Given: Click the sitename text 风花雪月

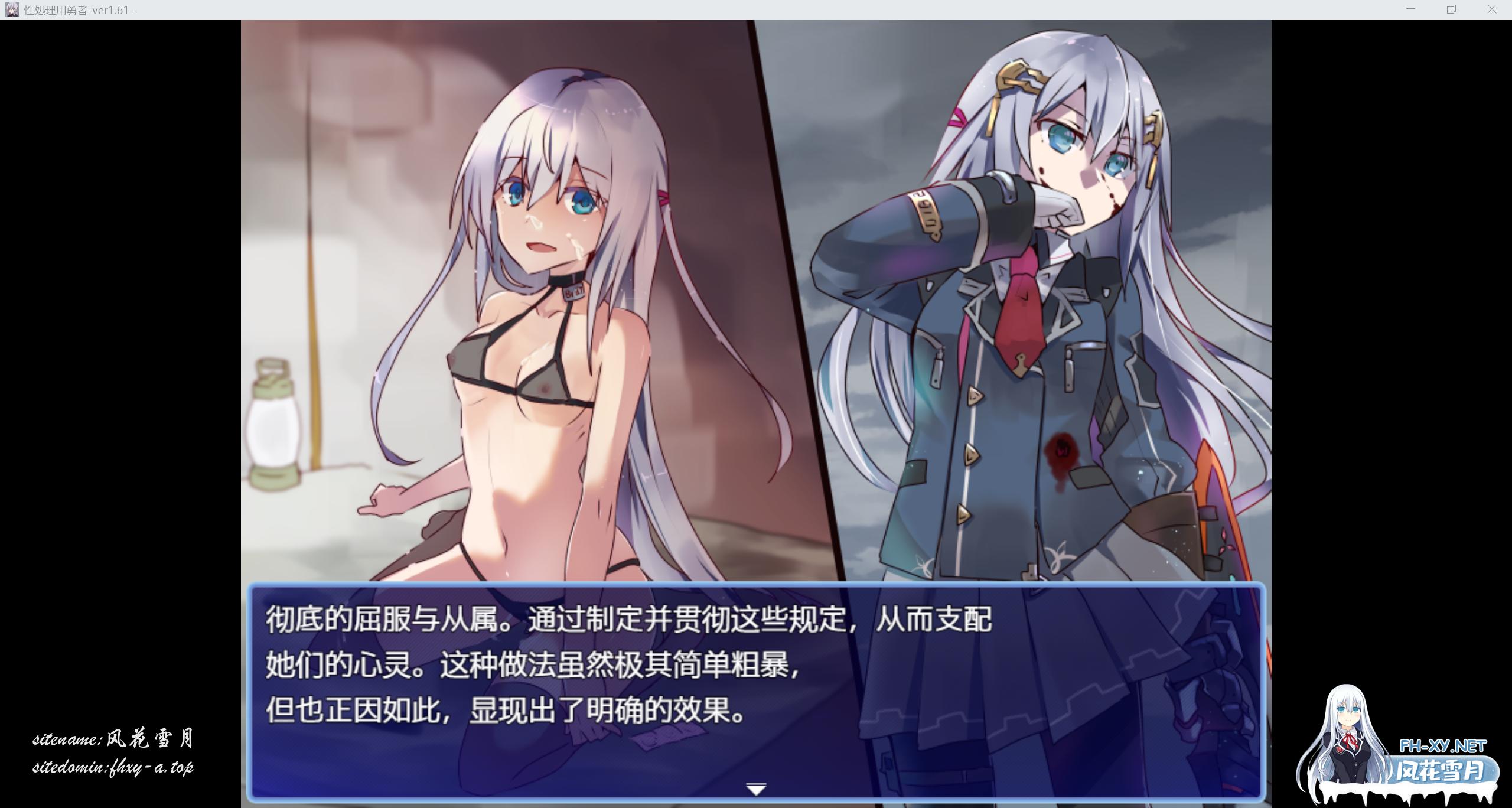Looking at the screenshot, I should click(149, 738).
